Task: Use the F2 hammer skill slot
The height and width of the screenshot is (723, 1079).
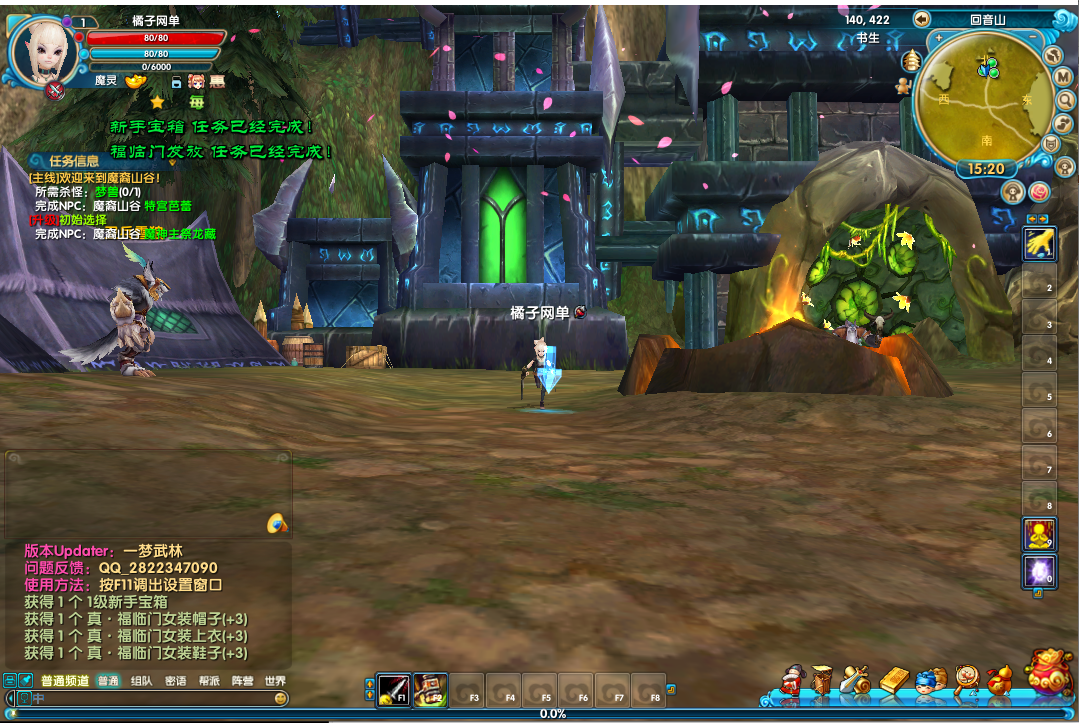Action: click(x=430, y=690)
